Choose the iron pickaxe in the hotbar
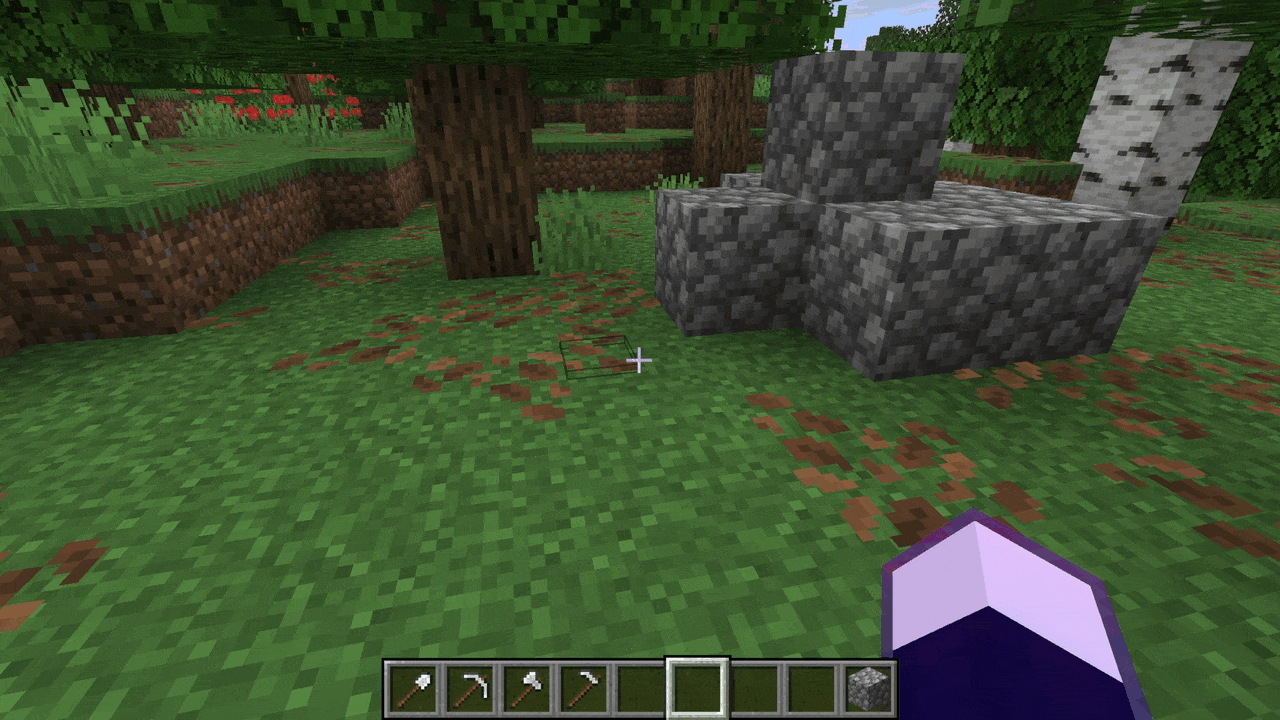Viewport: 1280px width, 720px height. point(469,689)
